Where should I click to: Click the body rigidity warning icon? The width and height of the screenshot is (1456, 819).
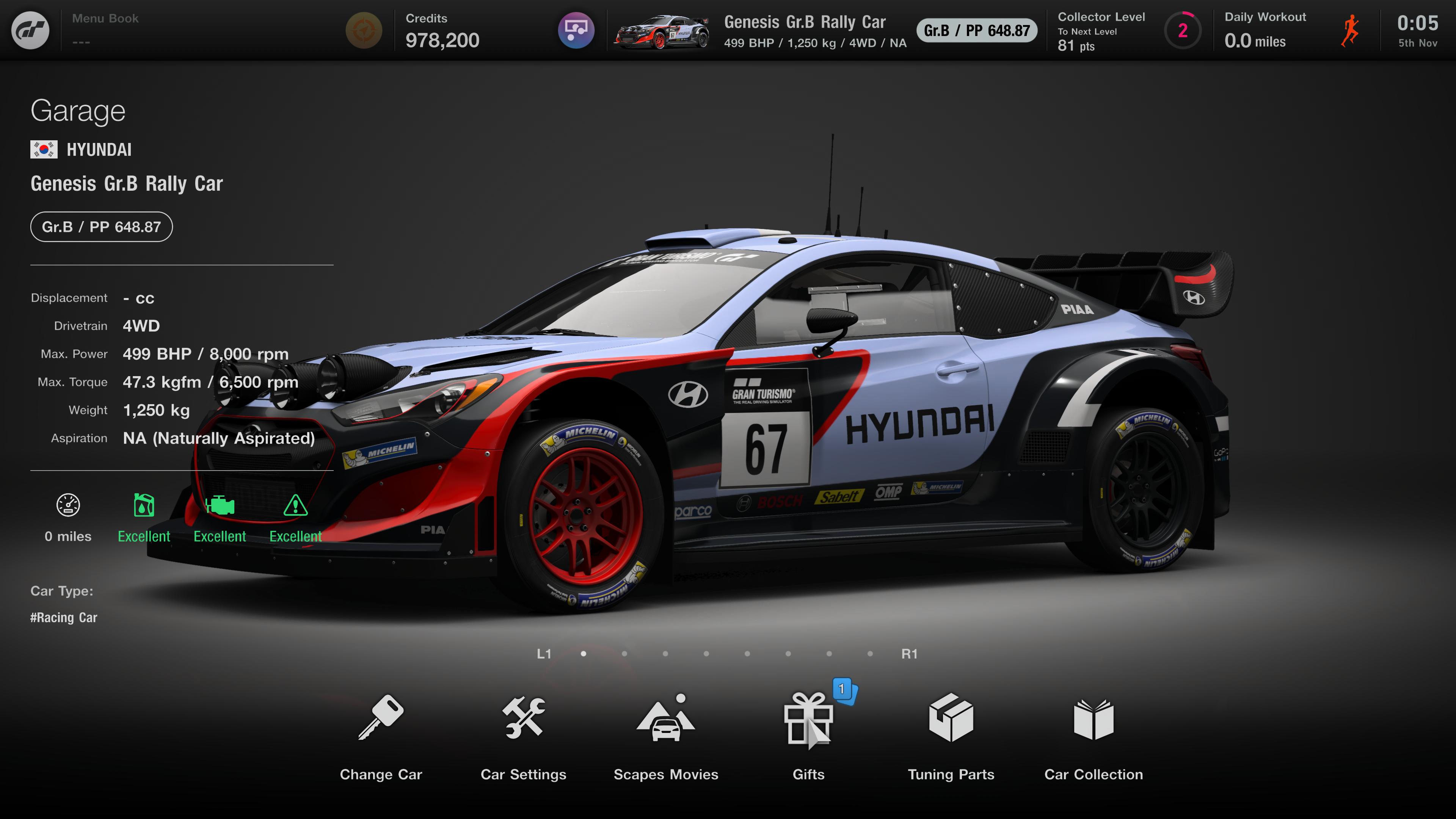[x=295, y=505]
